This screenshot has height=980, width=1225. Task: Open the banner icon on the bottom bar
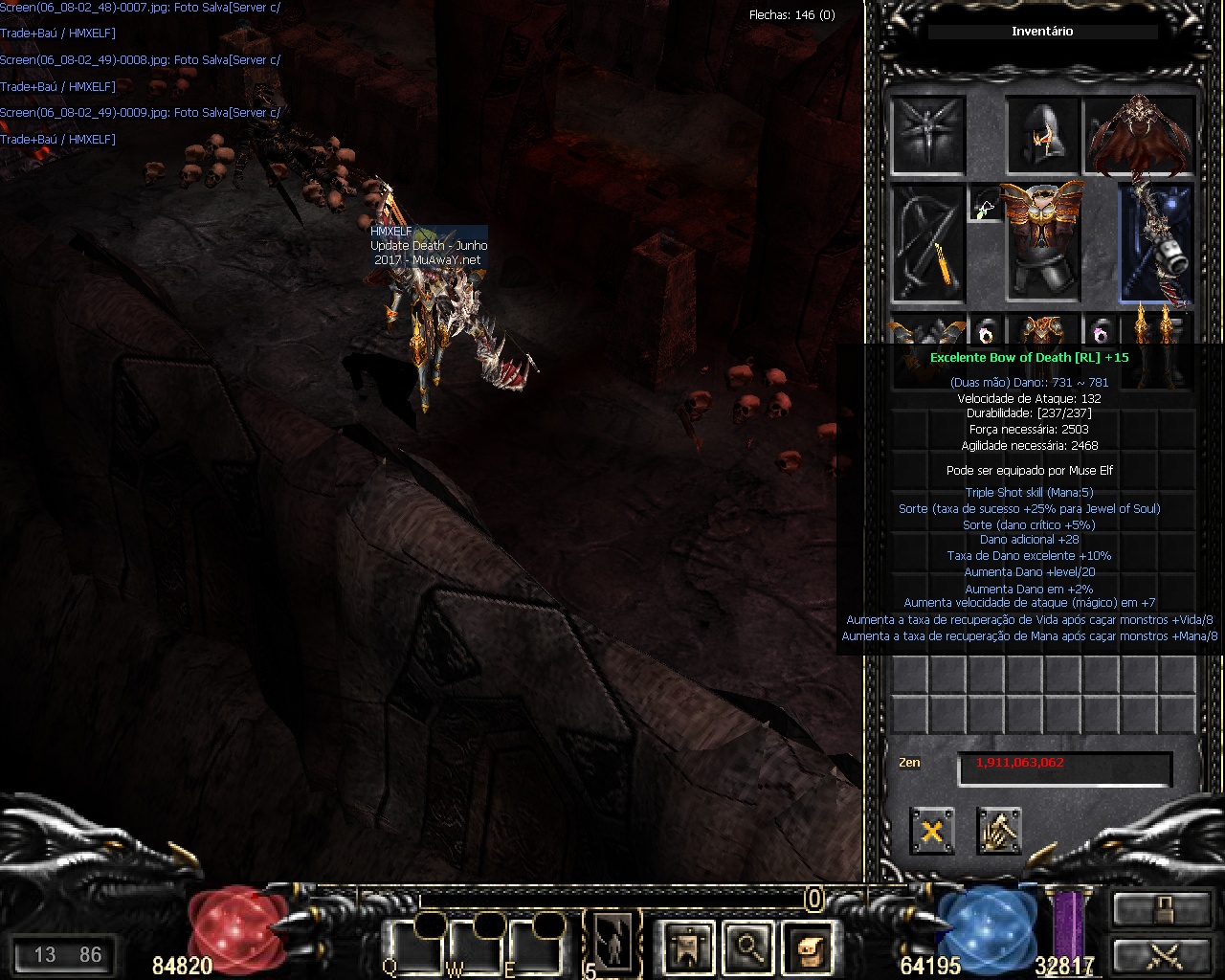pos(687,947)
